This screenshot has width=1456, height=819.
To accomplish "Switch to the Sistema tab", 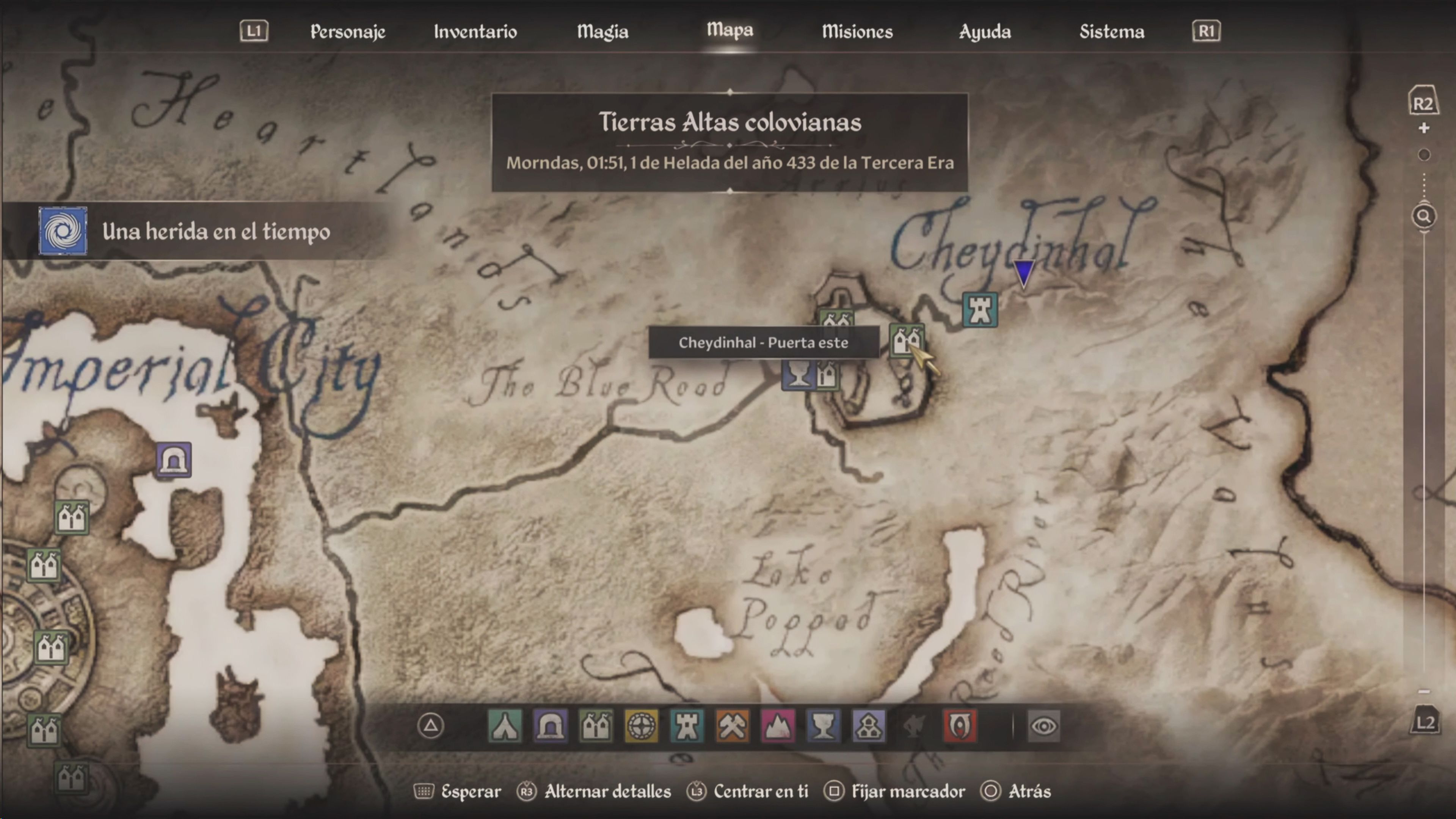I will click(1112, 31).
